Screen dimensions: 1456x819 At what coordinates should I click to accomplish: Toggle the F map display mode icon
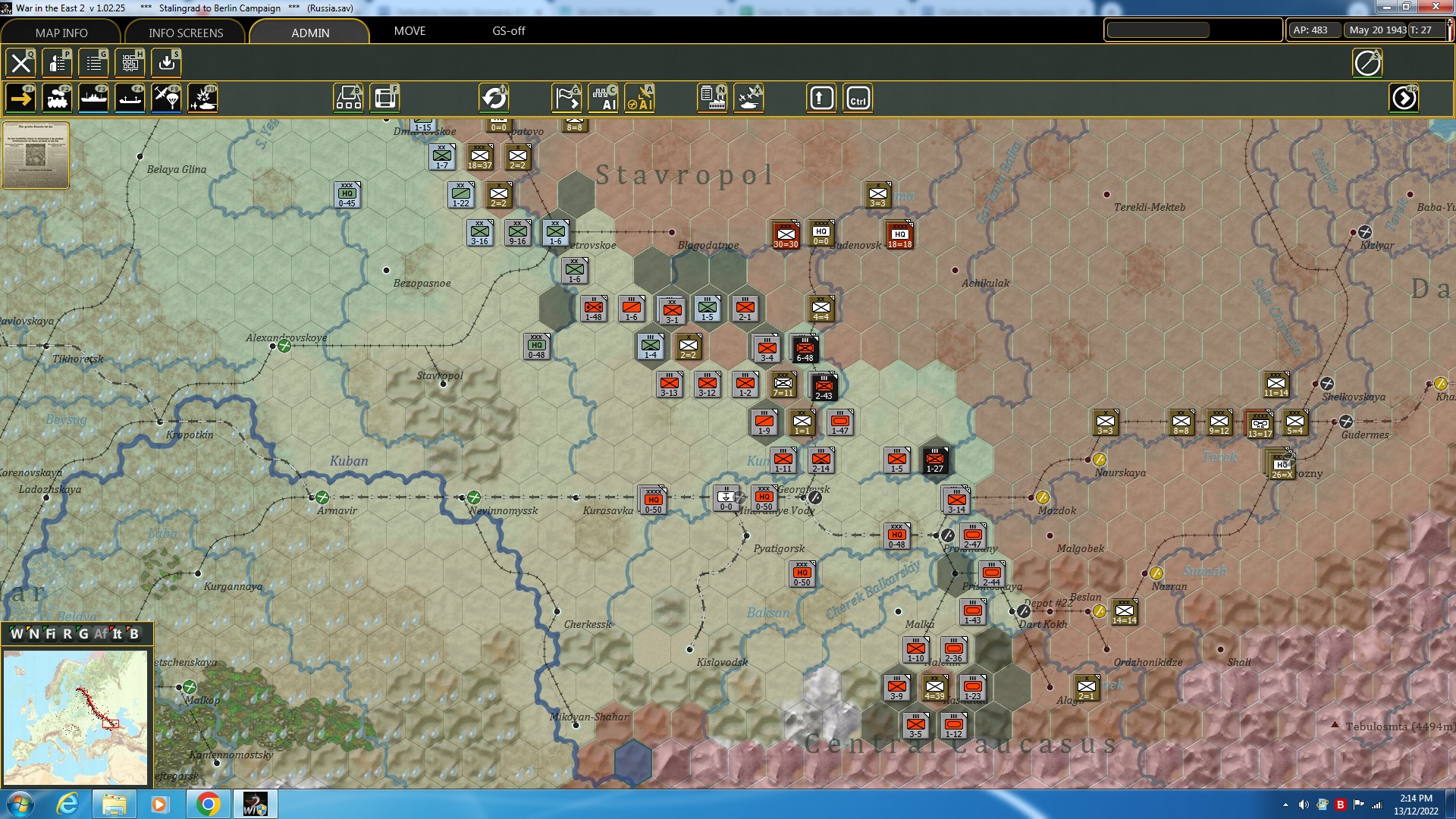385,97
